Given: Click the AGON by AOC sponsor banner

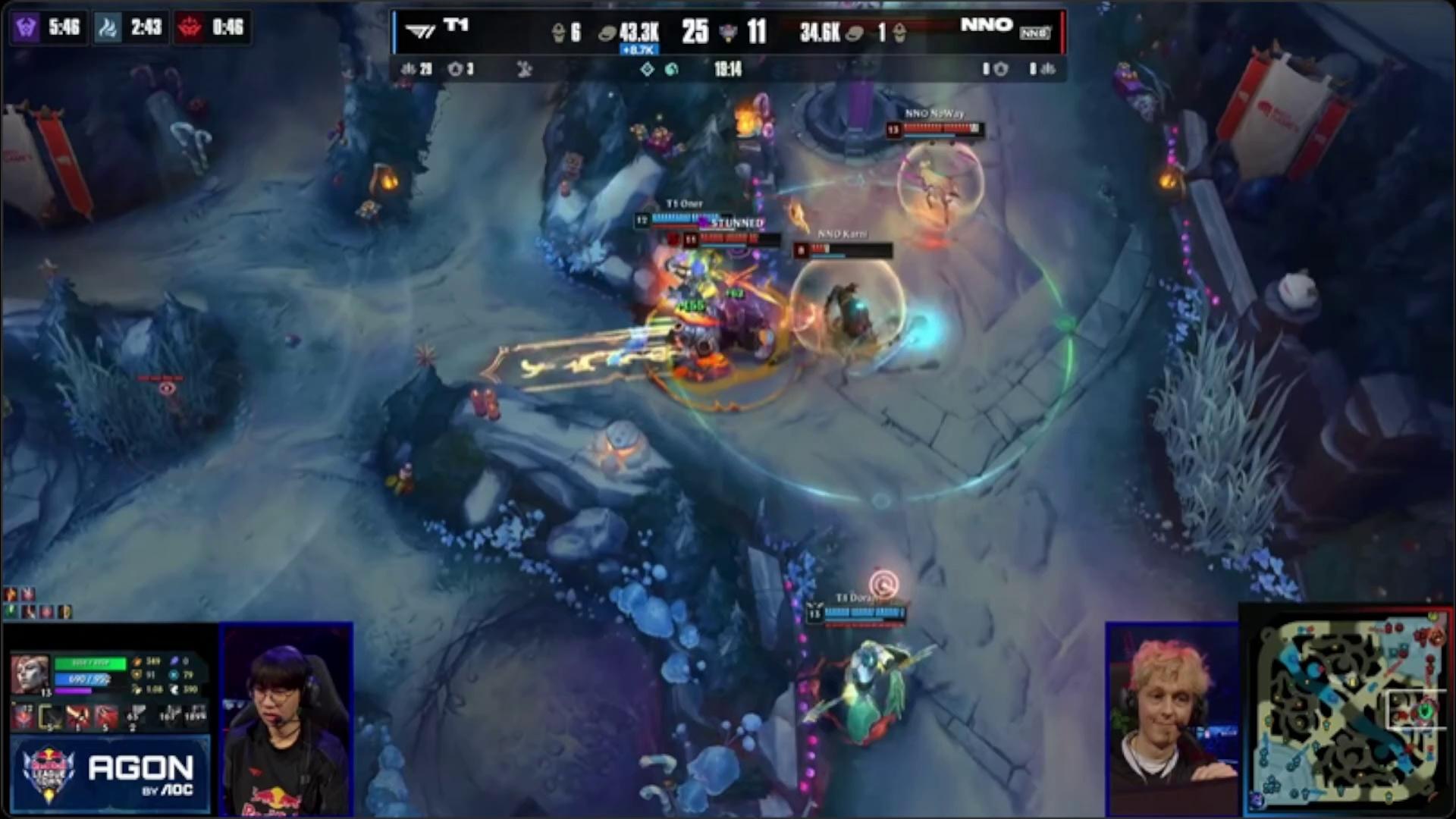Looking at the screenshot, I should [x=109, y=775].
